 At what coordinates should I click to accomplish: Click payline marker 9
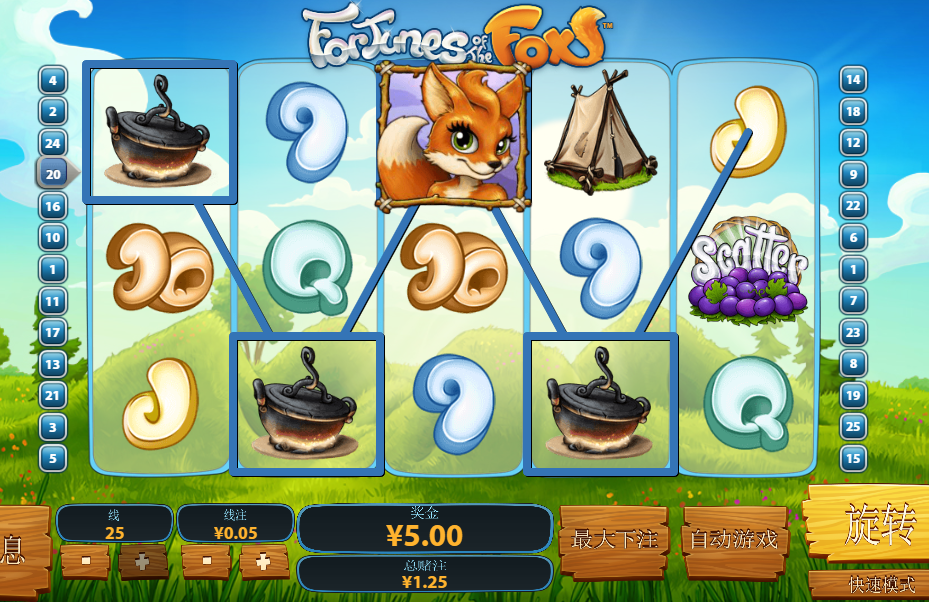point(853,174)
